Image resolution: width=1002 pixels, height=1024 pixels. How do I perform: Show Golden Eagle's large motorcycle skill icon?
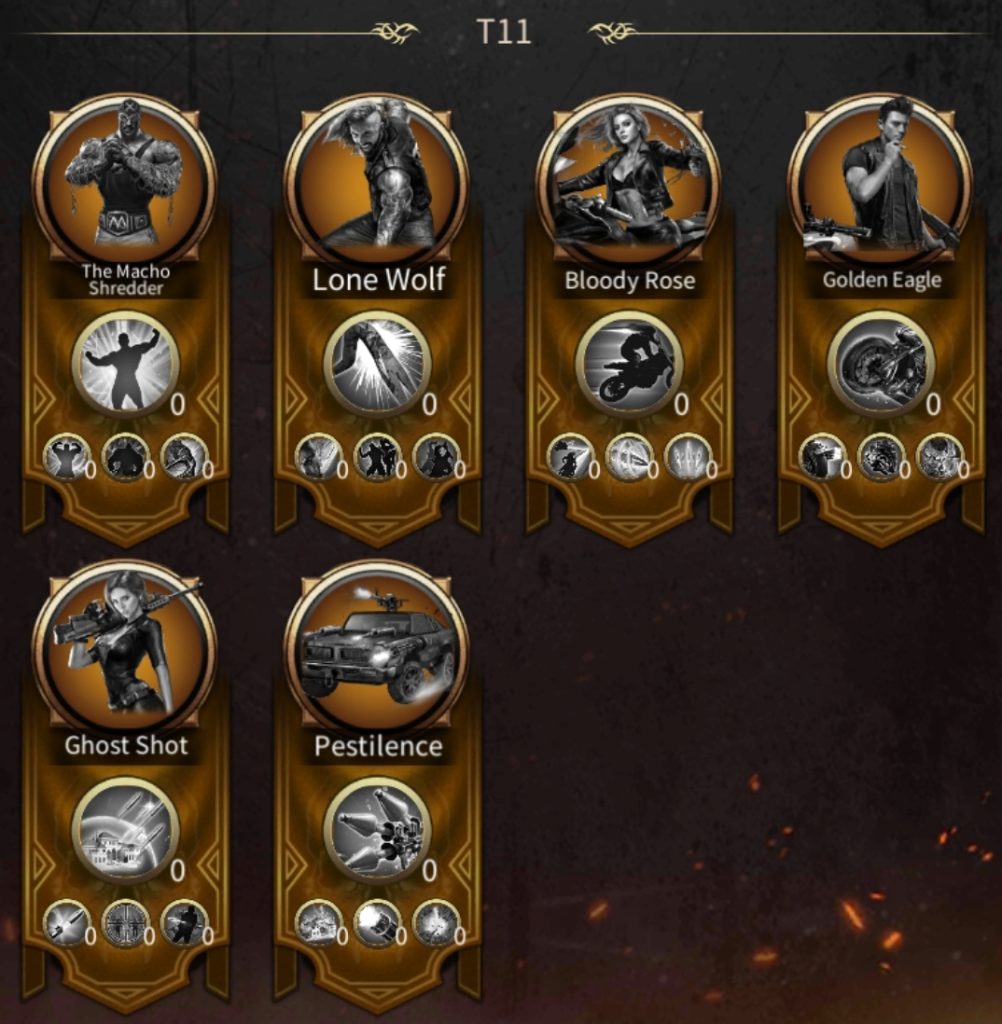point(881,364)
